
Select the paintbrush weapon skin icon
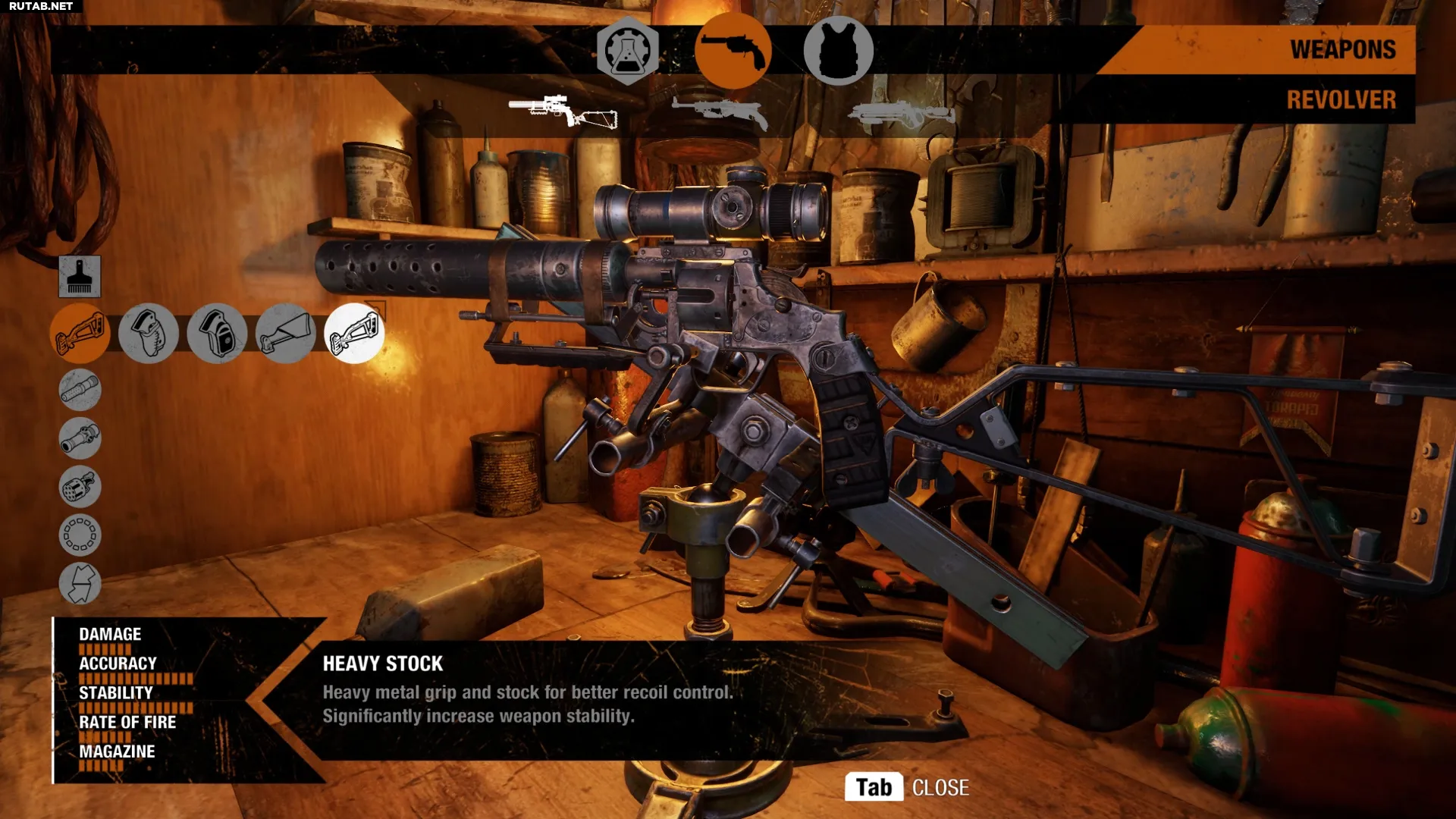pyautogui.click(x=80, y=277)
